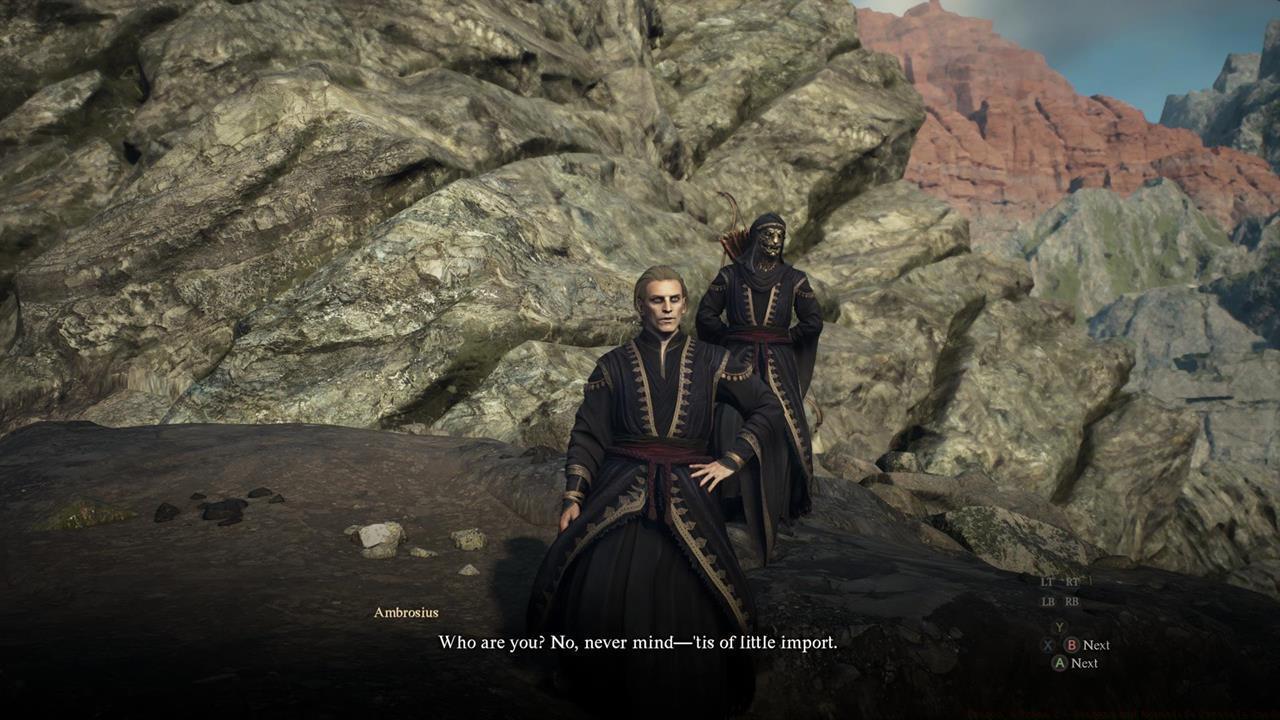Image resolution: width=1280 pixels, height=720 pixels.
Task: Select the RB bumper indicator
Action: [x=1071, y=602]
